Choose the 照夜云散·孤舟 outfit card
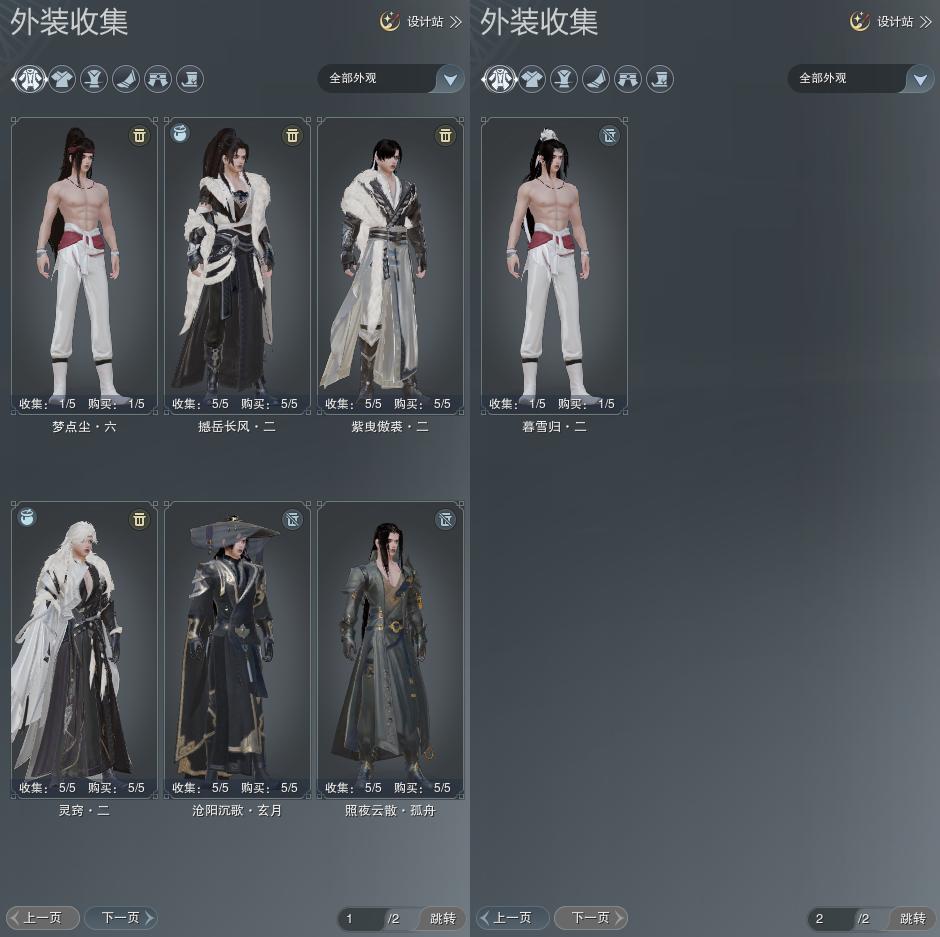The height and width of the screenshot is (937, 940). [390, 649]
